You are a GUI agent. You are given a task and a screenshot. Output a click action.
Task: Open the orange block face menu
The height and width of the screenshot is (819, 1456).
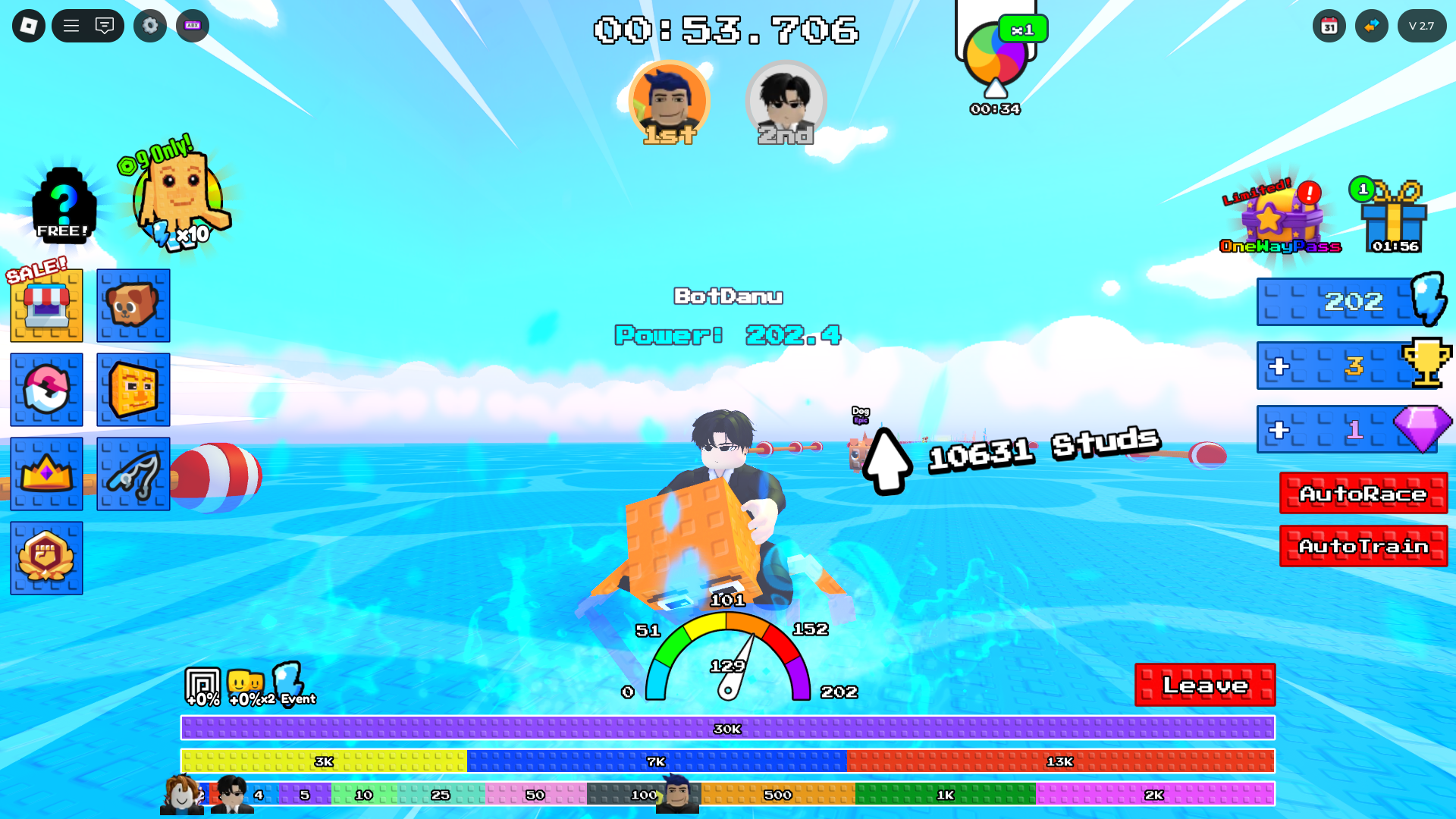click(x=133, y=390)
